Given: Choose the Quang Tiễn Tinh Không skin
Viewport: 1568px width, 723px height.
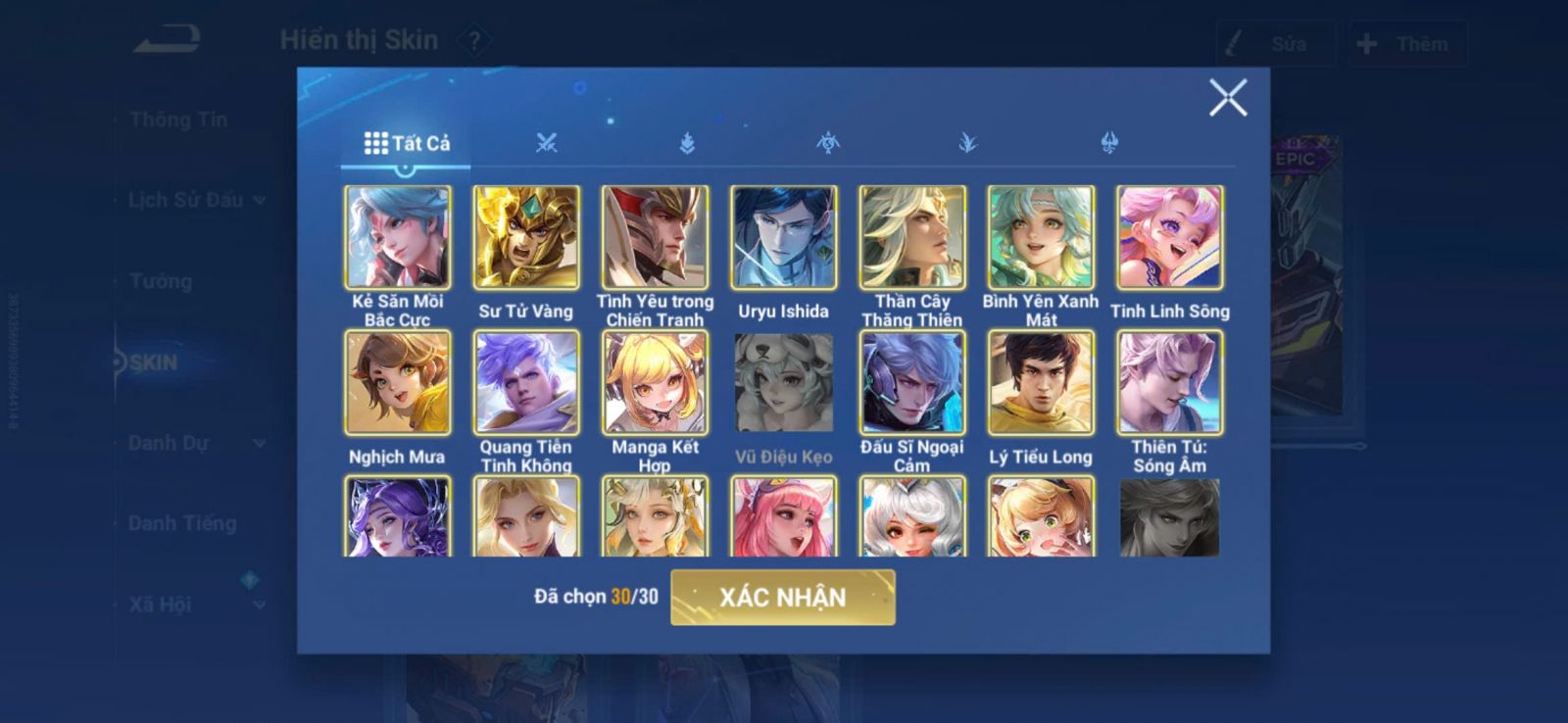Looking at the screenshot, I should pos(526,383).
